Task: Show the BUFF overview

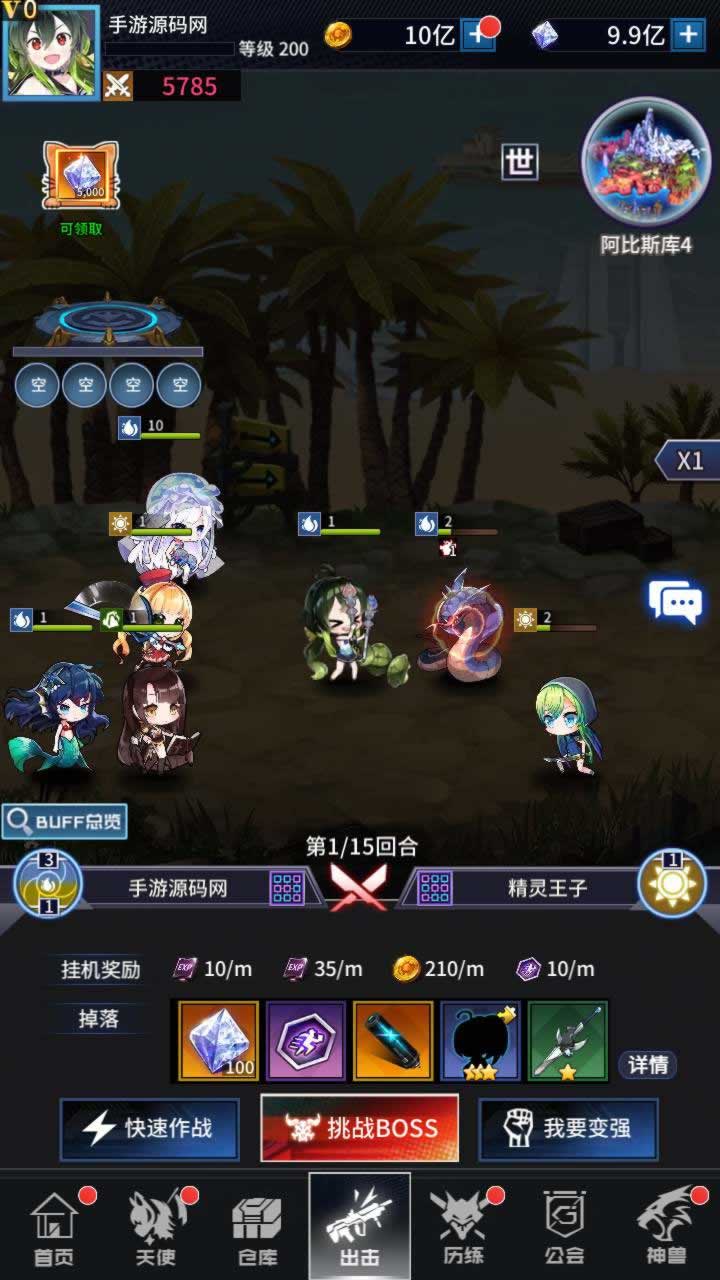Action: click(x=65, y=822)
